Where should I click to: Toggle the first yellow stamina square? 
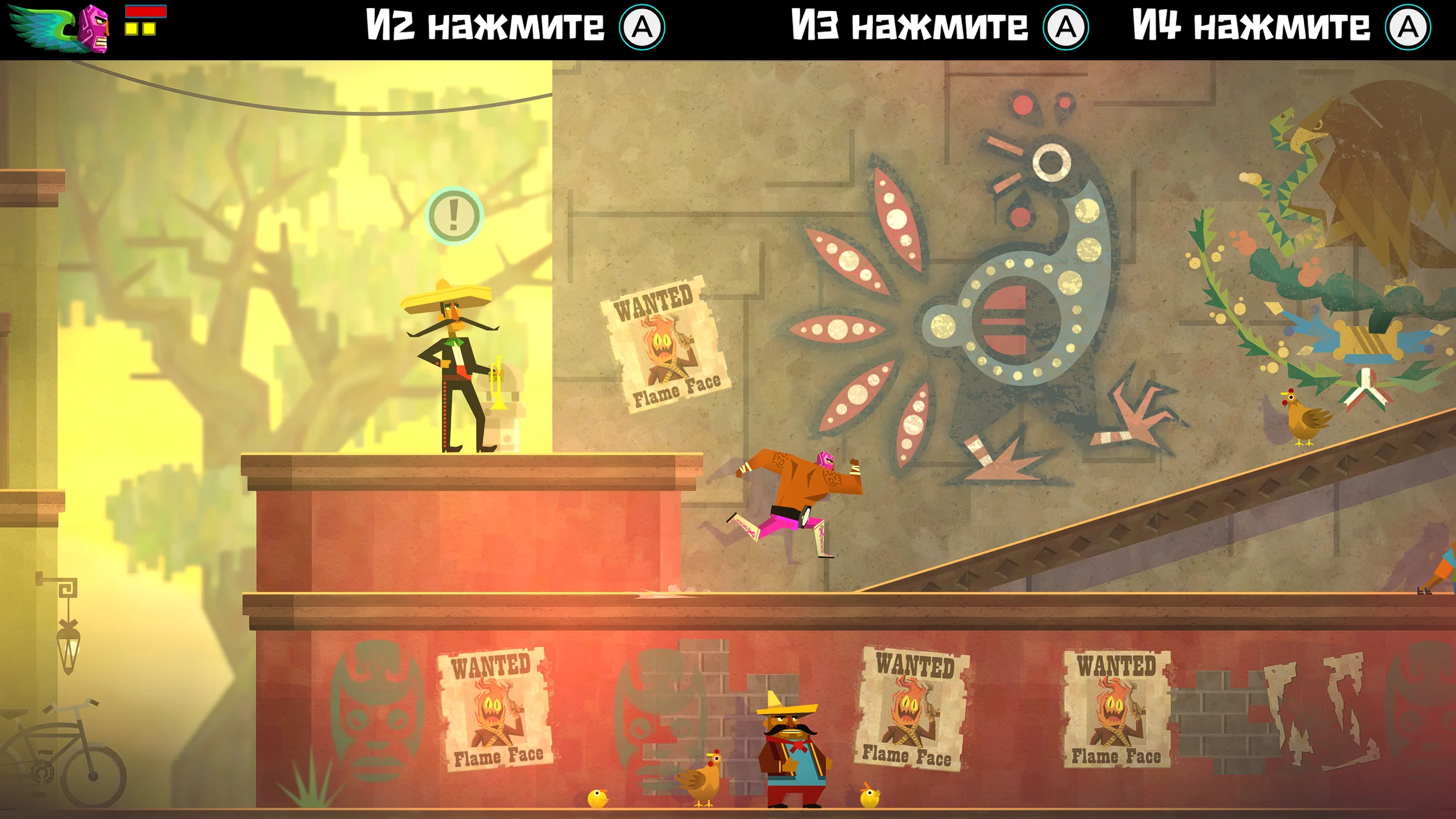tap(133, 28)
